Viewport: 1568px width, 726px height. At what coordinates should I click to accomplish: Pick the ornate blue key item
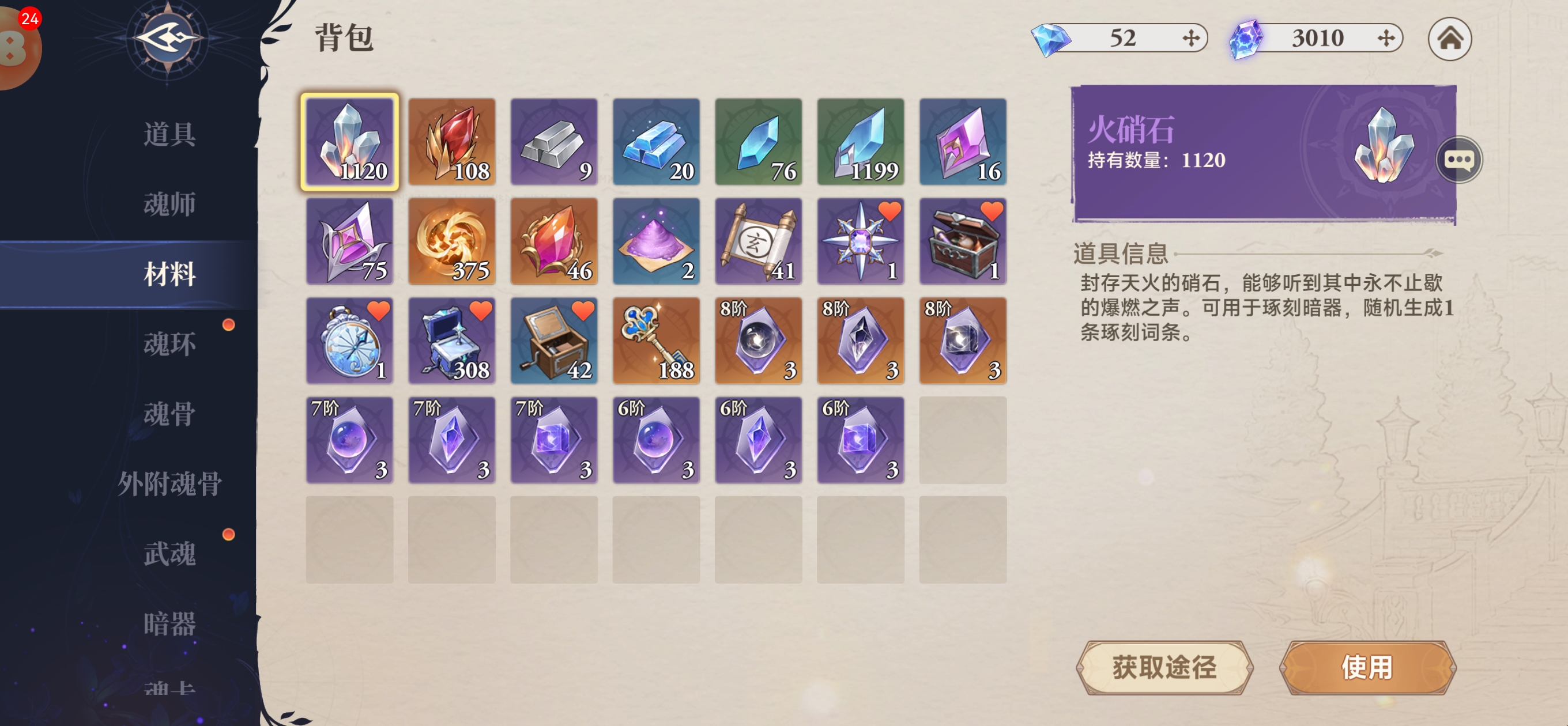coord(656,342)
